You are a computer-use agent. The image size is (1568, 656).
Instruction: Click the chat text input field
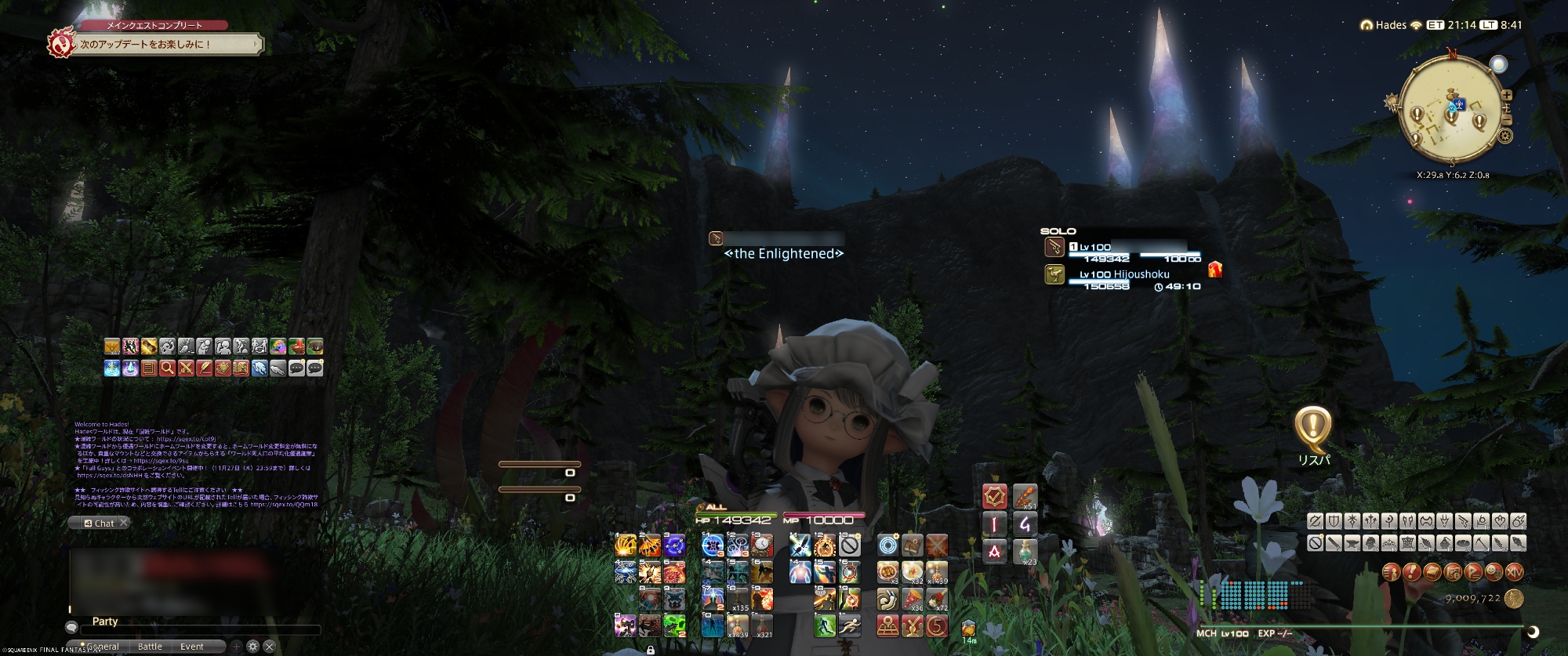(200, 629)
